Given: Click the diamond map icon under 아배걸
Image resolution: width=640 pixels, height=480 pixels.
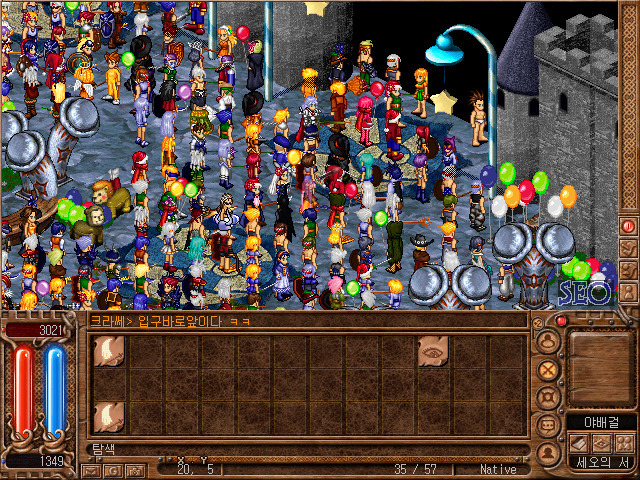Looking at the screenshot, I should tap(601, 442).
